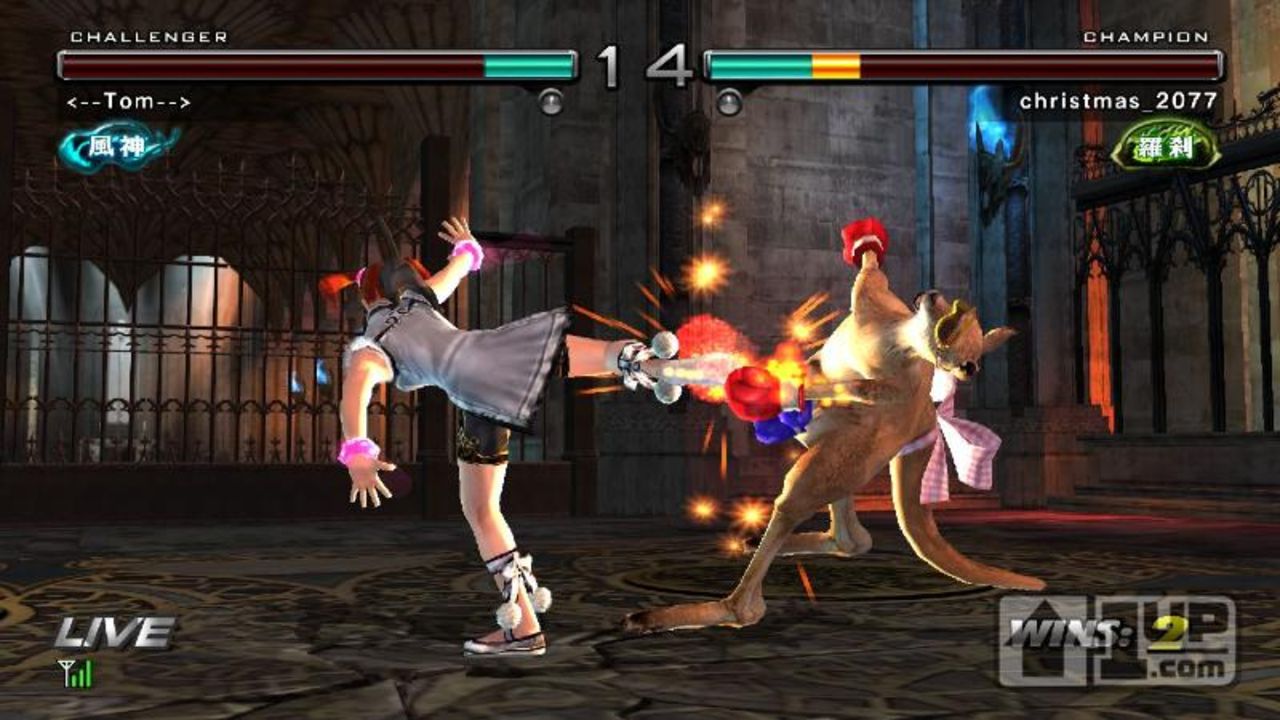Click the <--Tom--> player name
The image size is (1280, 720).
[130, 102]
